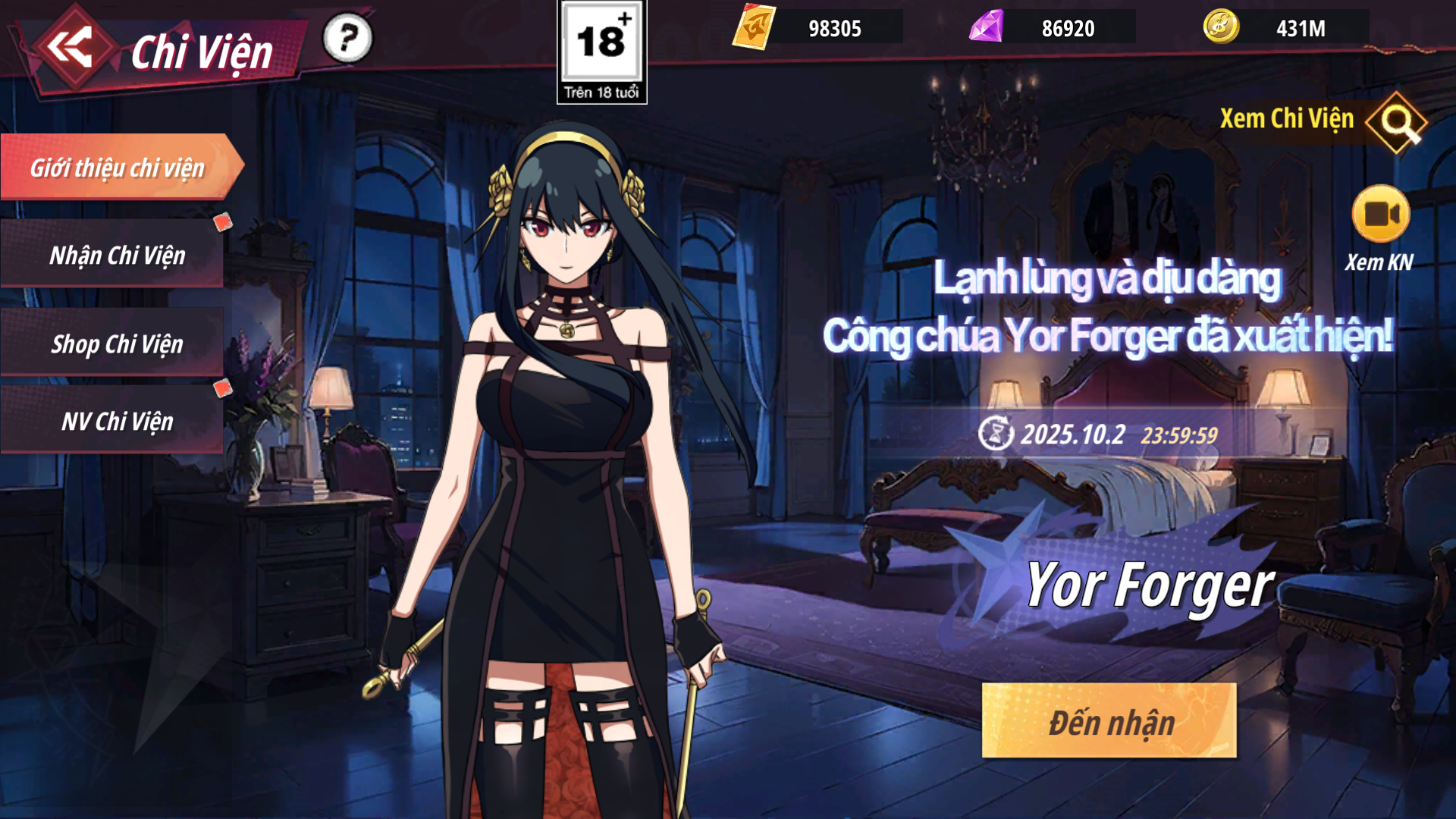Tap the gold coin currency icon
Screen dimensions: 1456x819
click(x=1221, y=27)
